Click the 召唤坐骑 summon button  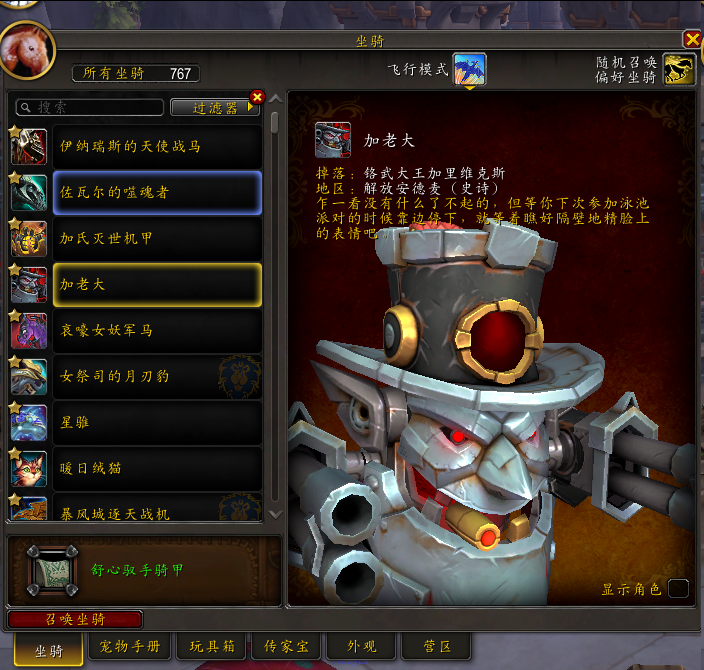coord(75,619)
